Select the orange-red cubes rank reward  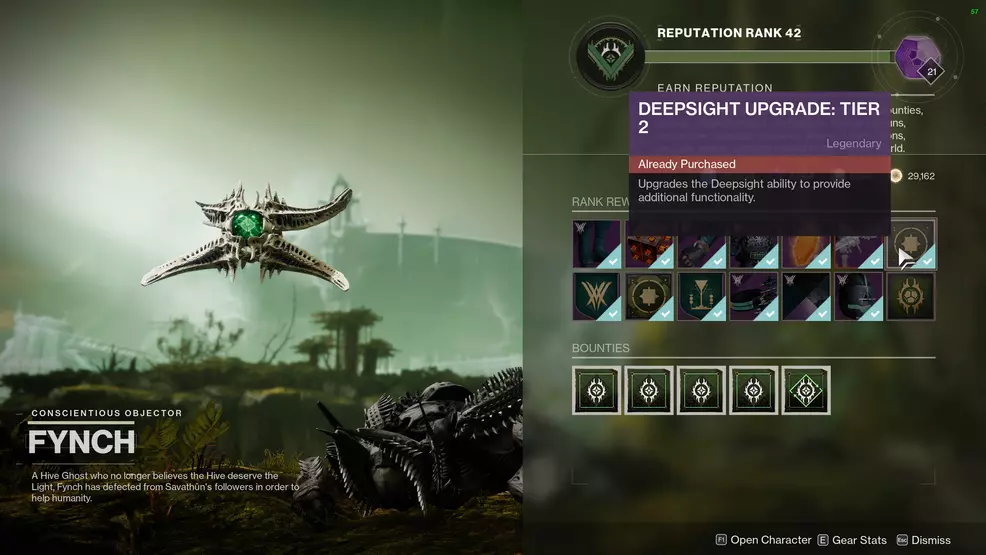coord(649,244)
